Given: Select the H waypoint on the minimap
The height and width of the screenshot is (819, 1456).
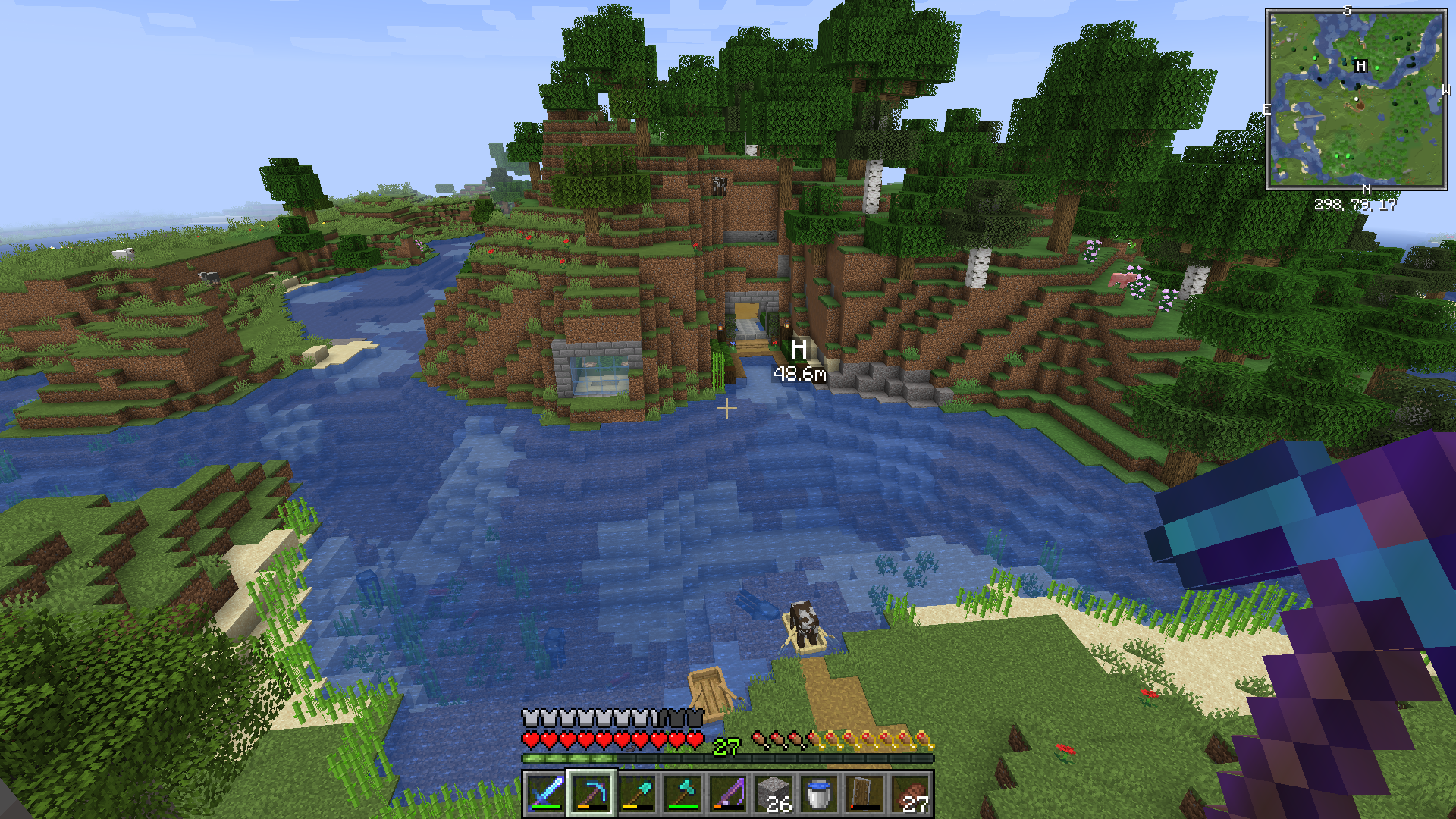Looking at the screenshot, I should (1361, 66).
